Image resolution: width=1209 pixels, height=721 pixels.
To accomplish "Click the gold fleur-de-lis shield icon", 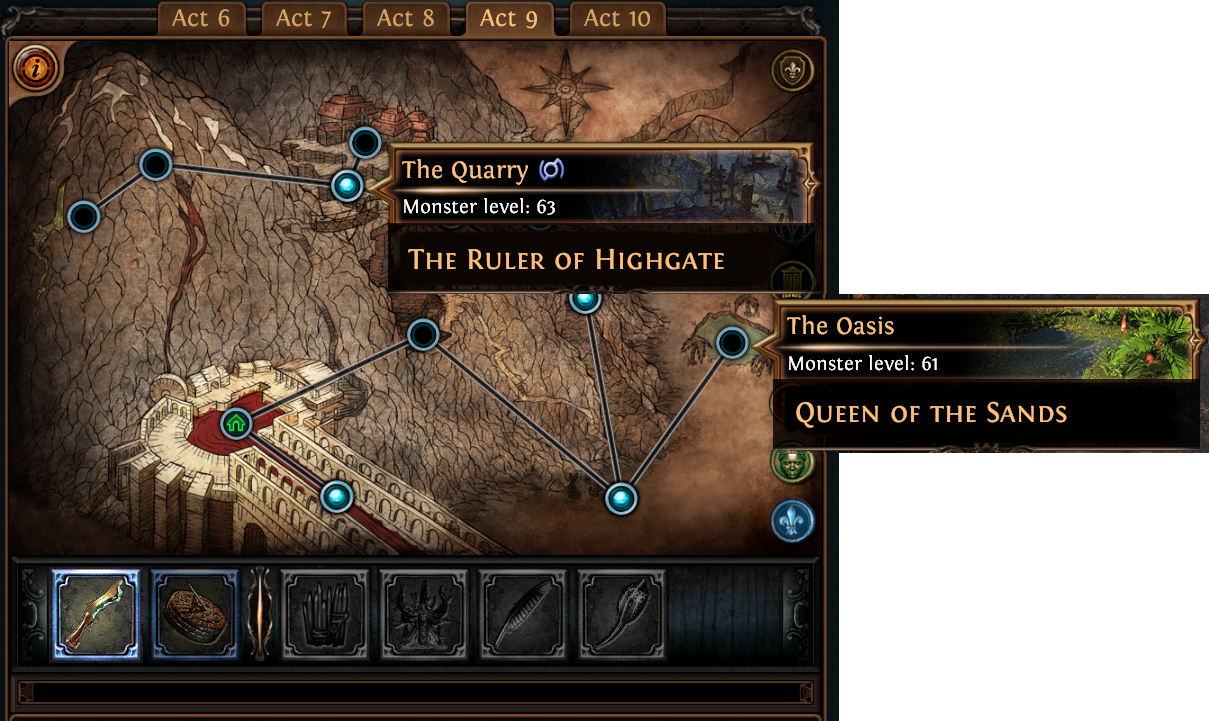I will pos(793,70).
